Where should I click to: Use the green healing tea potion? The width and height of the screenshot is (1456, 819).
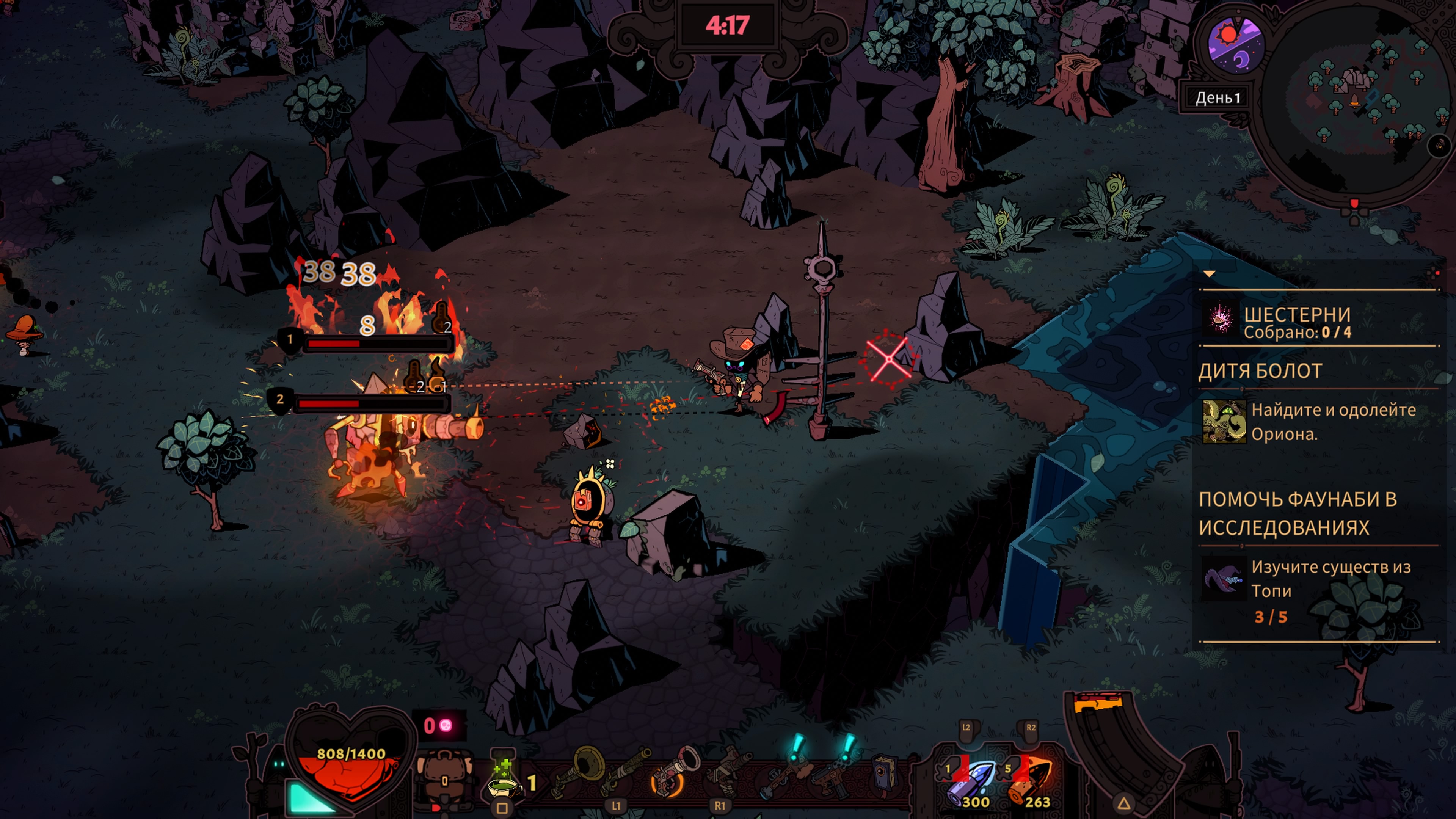[504, 782]
